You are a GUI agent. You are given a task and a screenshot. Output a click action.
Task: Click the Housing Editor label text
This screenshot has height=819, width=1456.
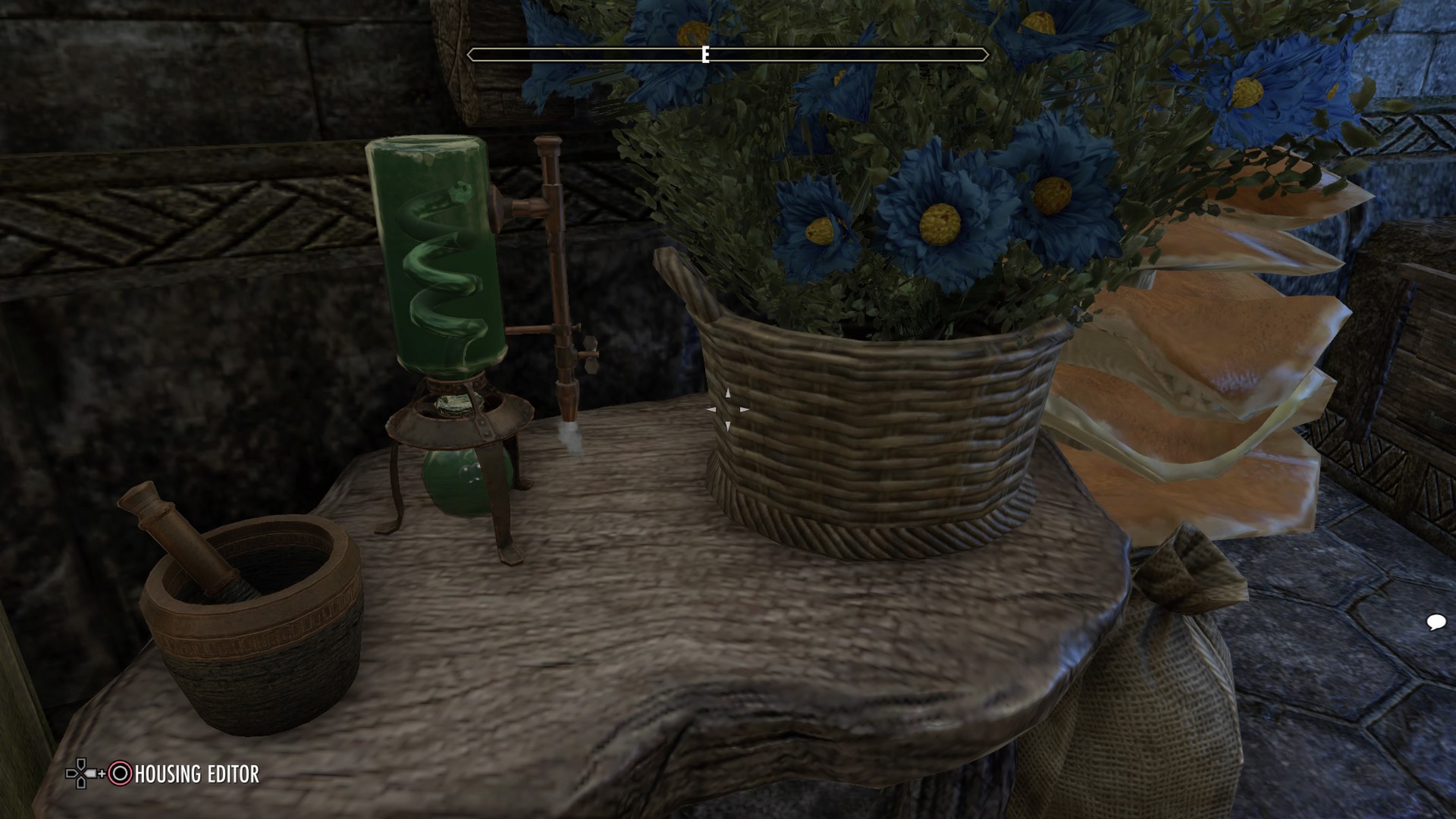coord(196,775)
